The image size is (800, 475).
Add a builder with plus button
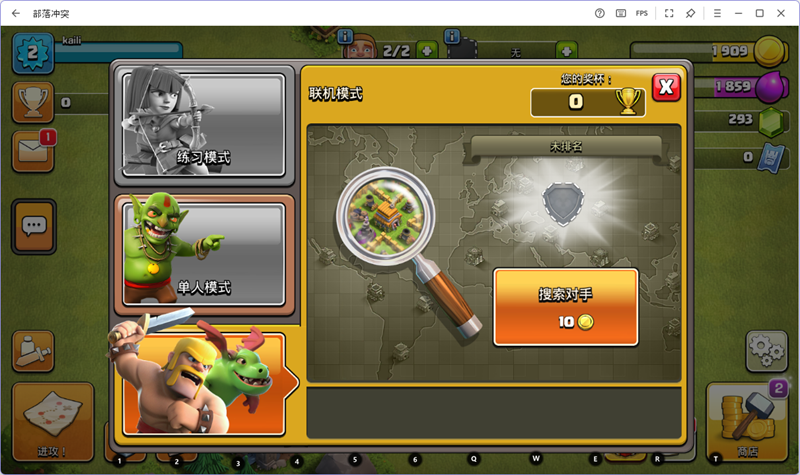click(427, 50)
